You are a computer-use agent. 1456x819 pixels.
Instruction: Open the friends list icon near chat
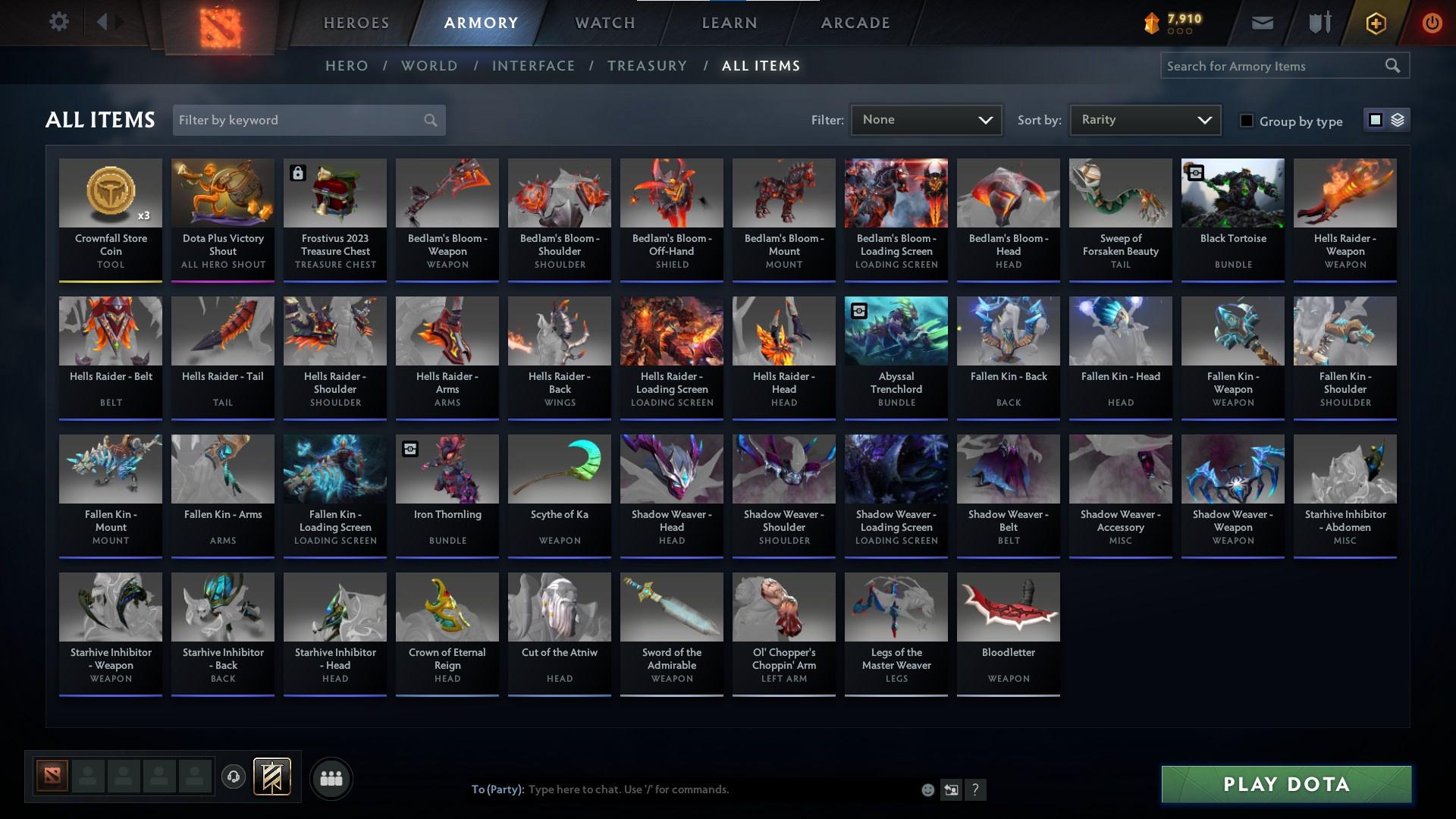330,778
